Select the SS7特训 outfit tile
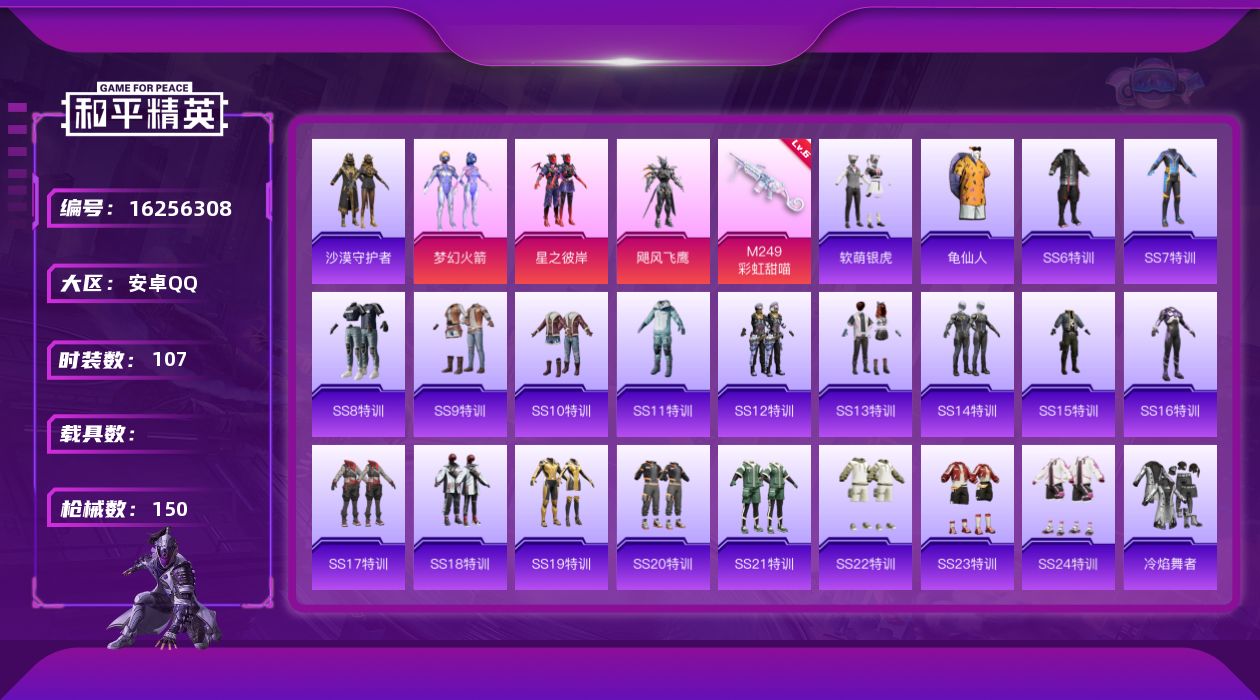The image size is (1260, 700). pyautogui.click(x=1170, y=211)
